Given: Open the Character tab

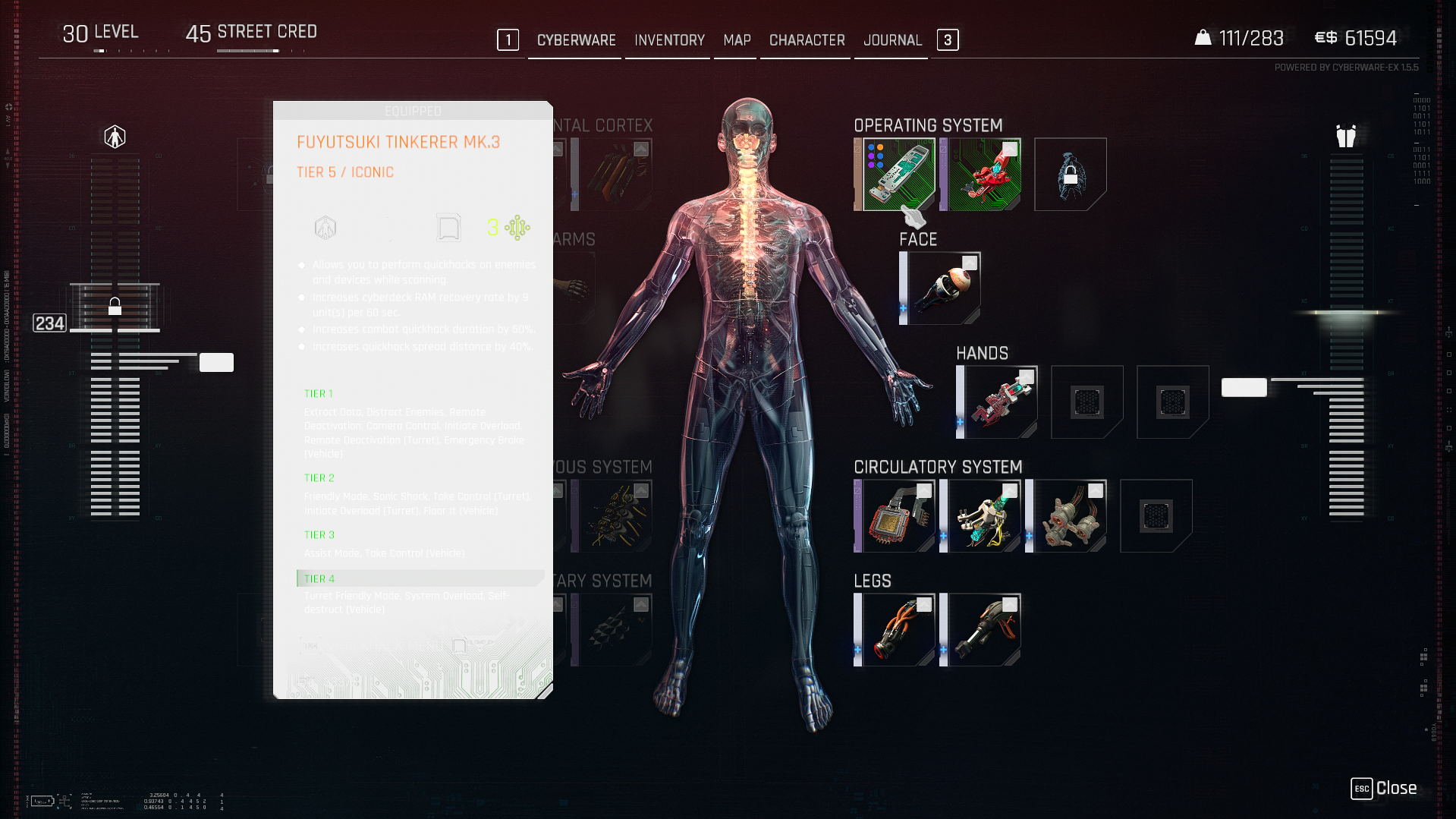Looking at the screenshot, I should tap(807, 40).
